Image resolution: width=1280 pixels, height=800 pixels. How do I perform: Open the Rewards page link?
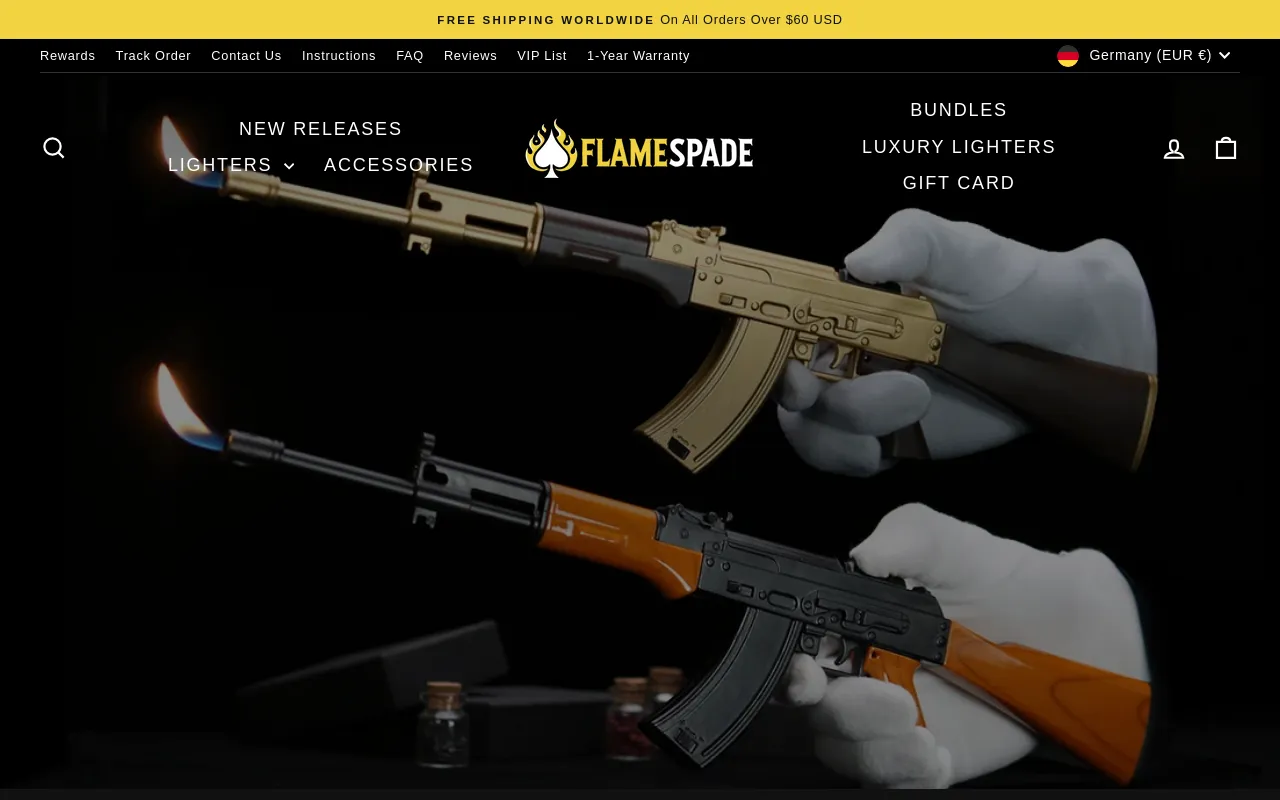point(68,56)
